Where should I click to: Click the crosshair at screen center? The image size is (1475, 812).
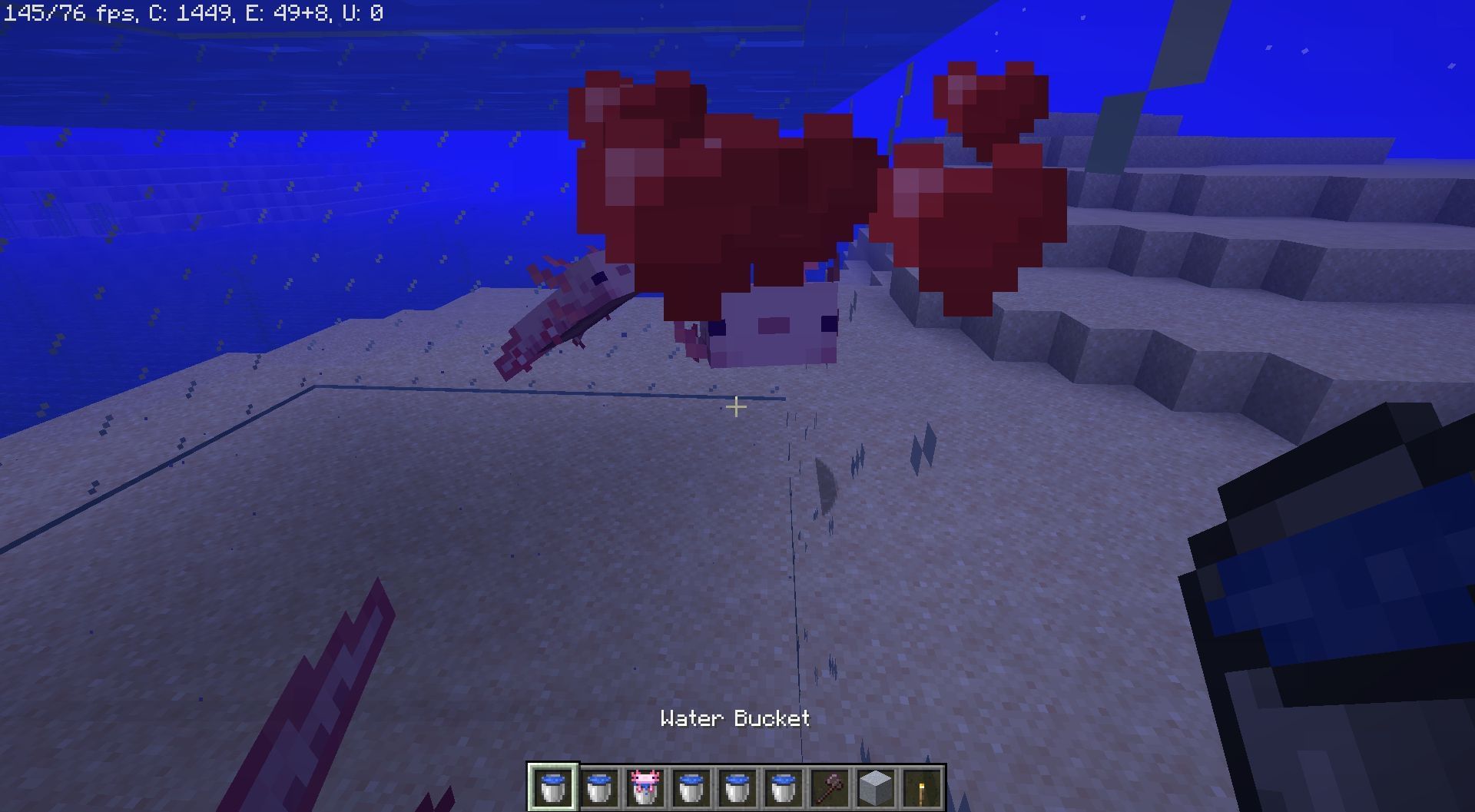click(x=735, y=408)
